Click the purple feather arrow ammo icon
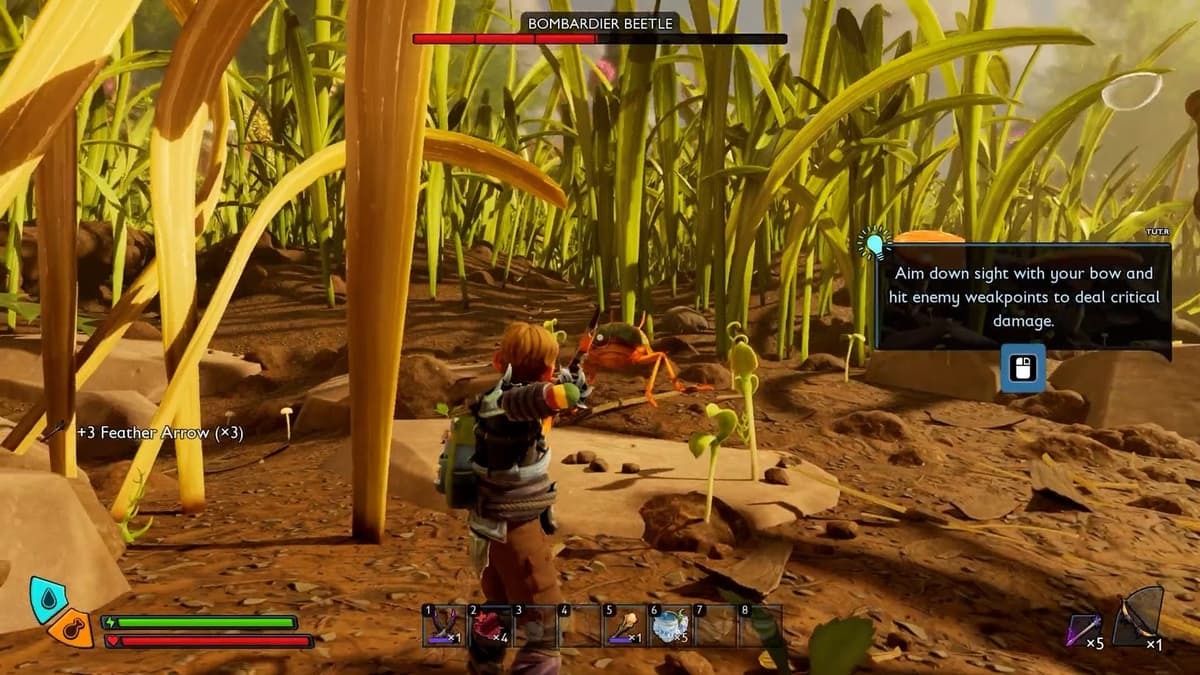The width and height of the screenshot is (1200, 675). click(1081, 629)
